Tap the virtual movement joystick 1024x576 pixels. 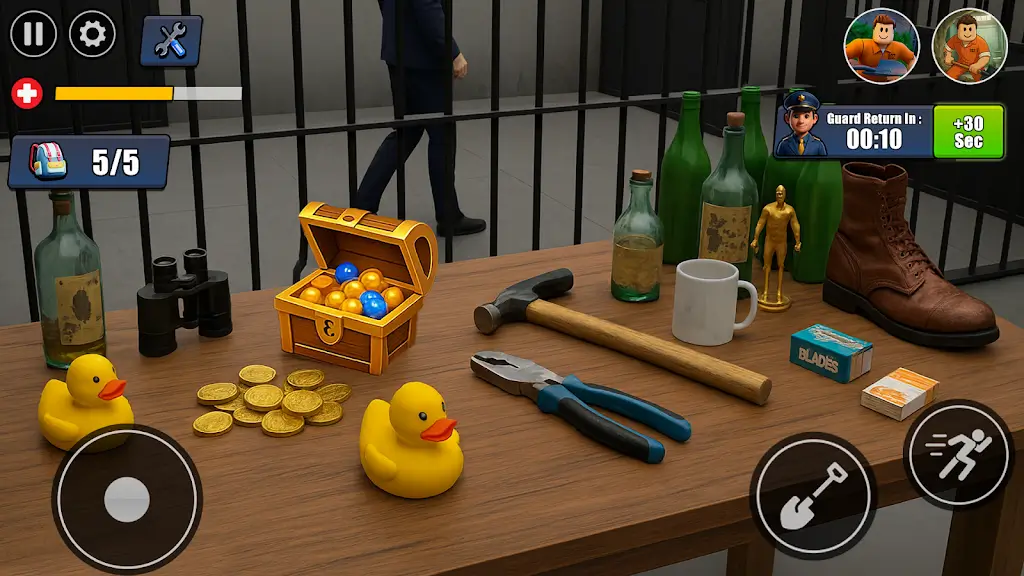(x=127, y=499)
